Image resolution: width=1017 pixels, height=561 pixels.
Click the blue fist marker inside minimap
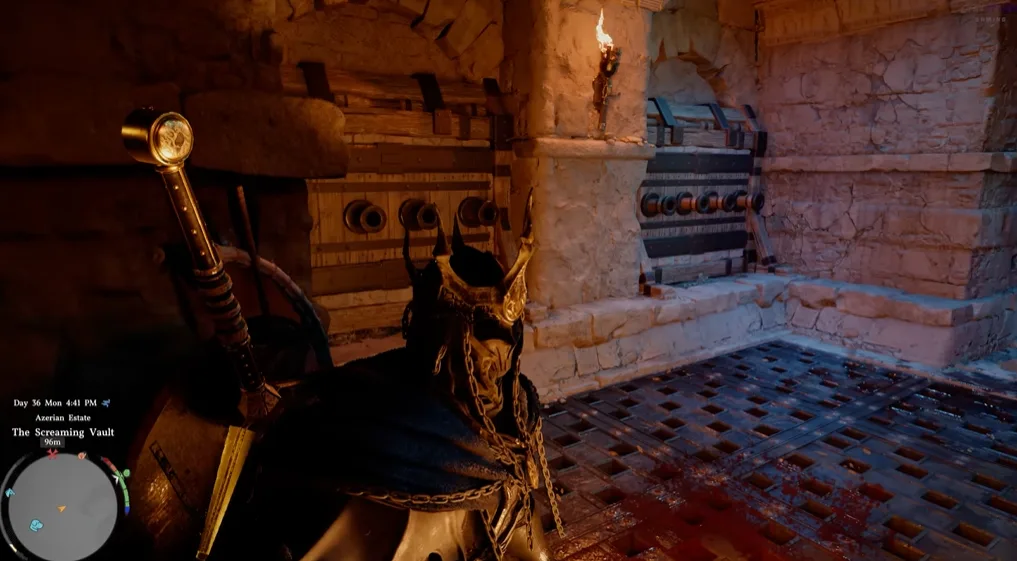37,524
